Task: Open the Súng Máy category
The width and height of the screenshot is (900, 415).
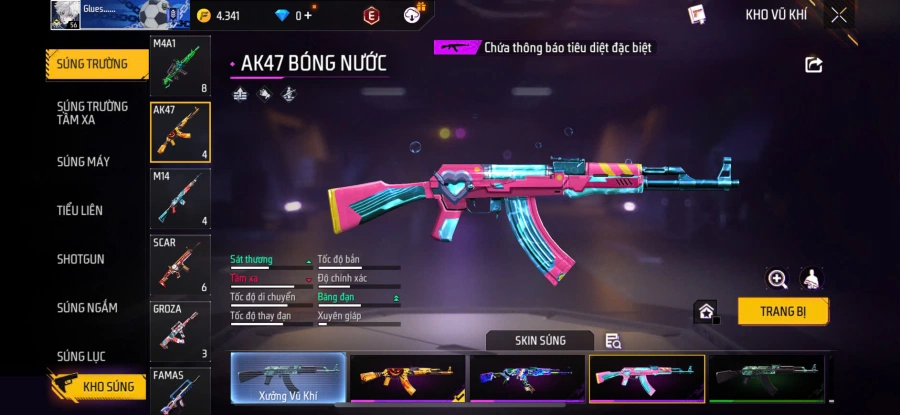Action: (83, 162)
